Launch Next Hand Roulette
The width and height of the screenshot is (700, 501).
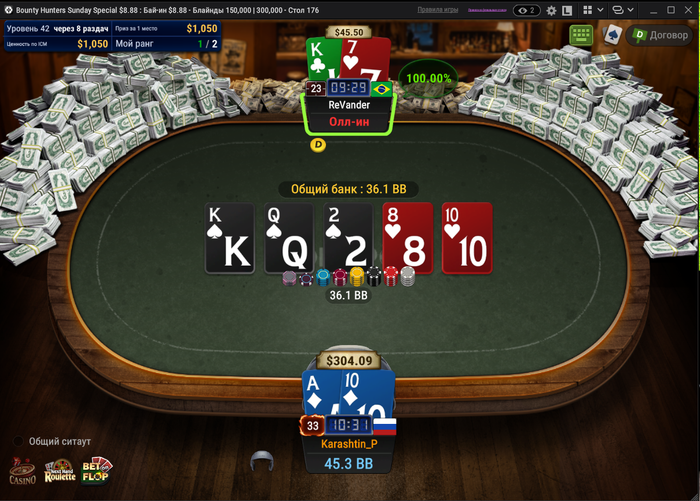click(x=59, y=471)
